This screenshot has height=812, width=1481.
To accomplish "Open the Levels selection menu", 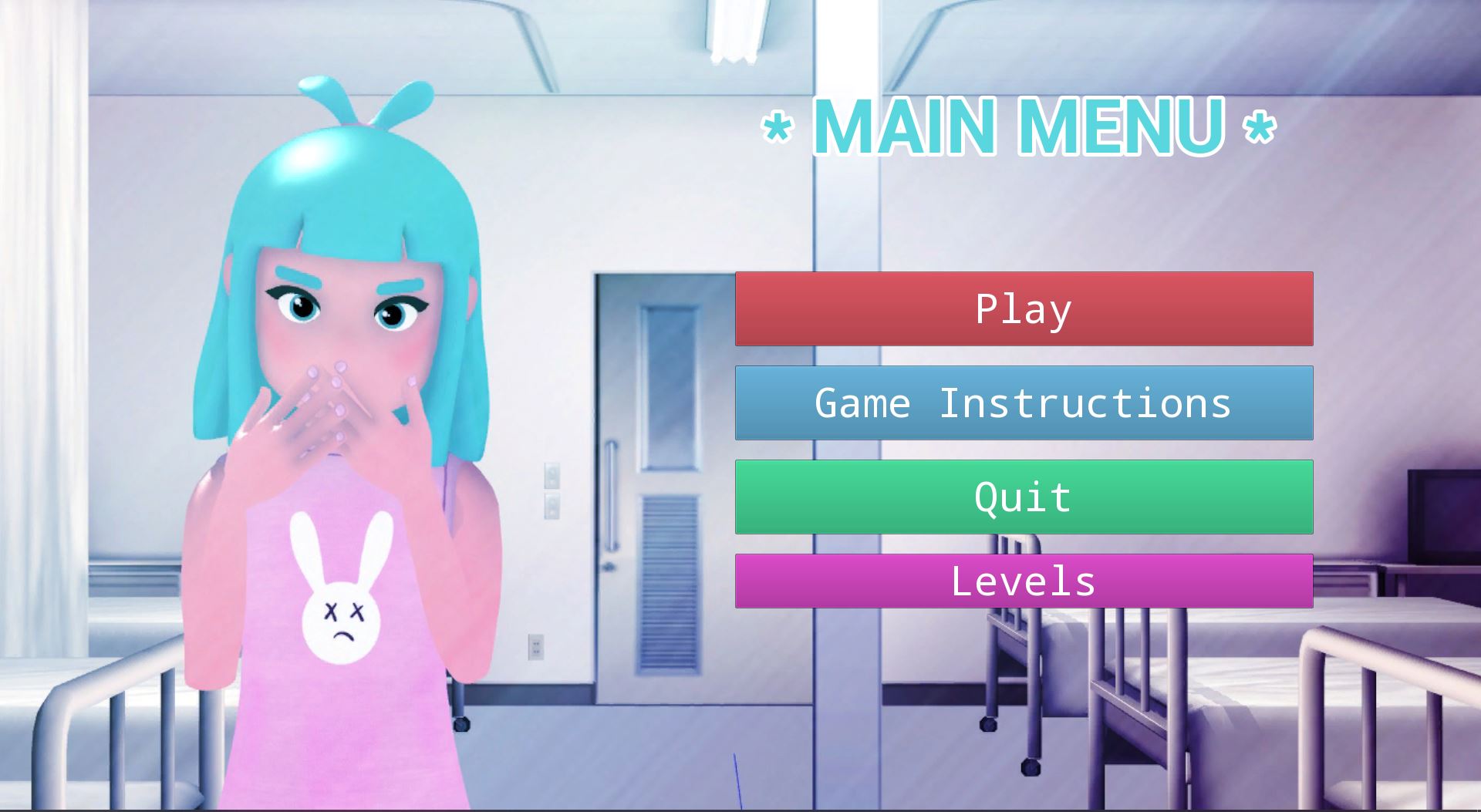I will [1024, 581].
